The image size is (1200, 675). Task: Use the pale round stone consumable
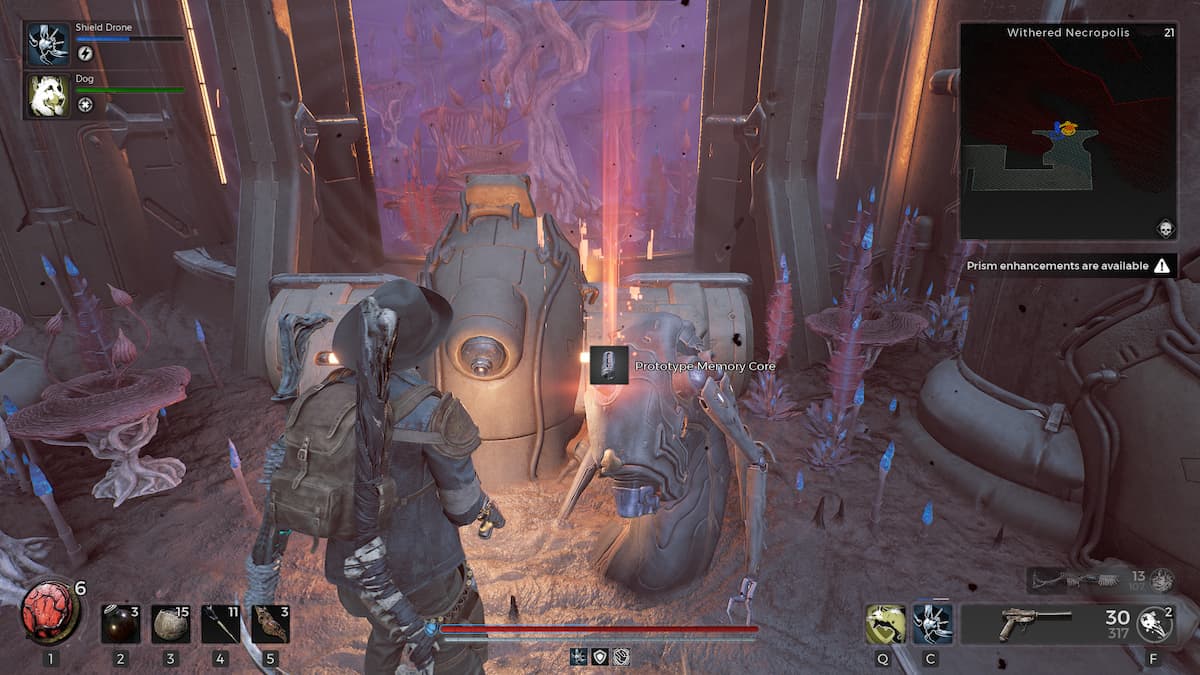(170, 624)
